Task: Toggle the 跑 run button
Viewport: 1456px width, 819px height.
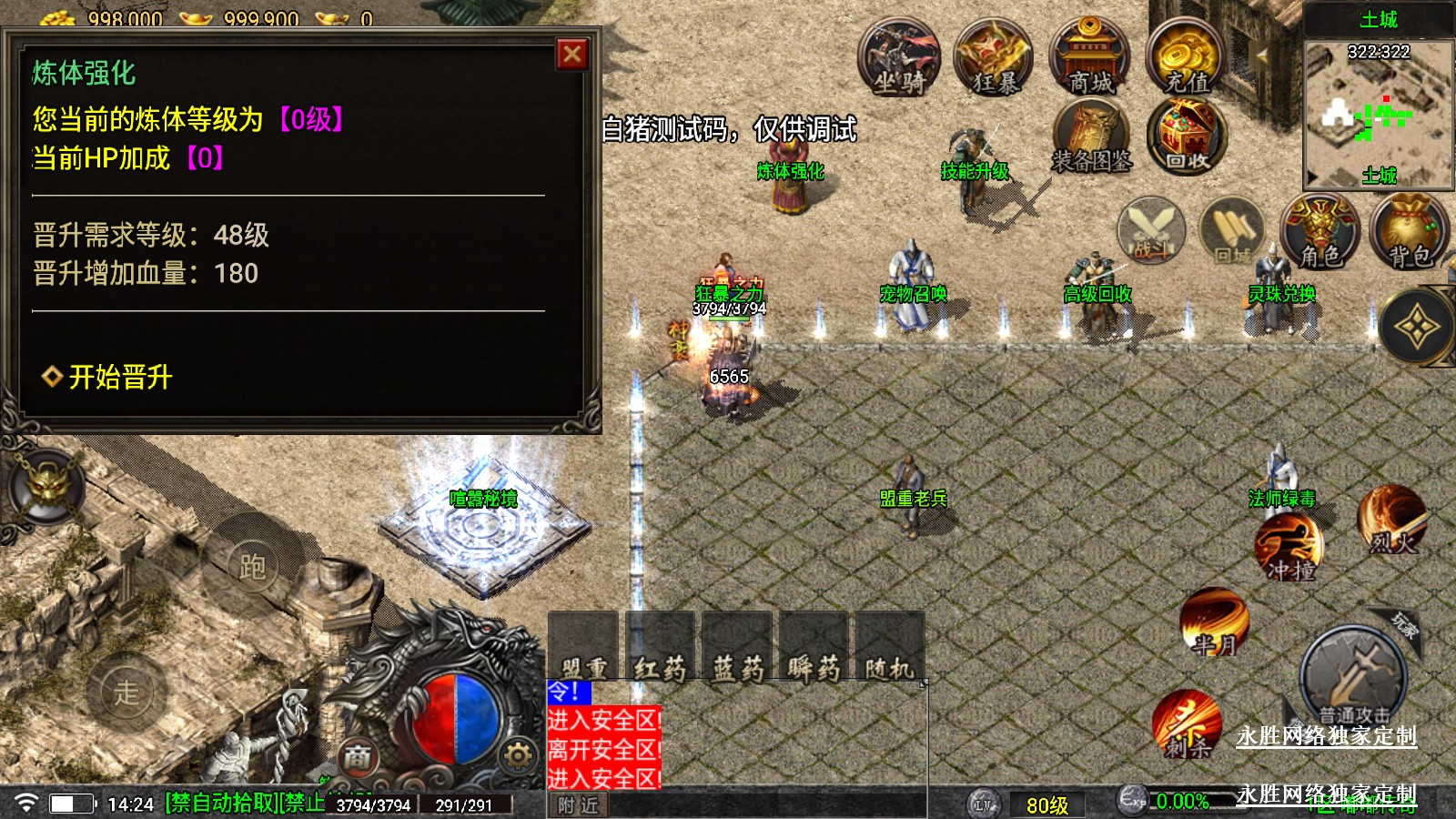Action: [252, 566]
